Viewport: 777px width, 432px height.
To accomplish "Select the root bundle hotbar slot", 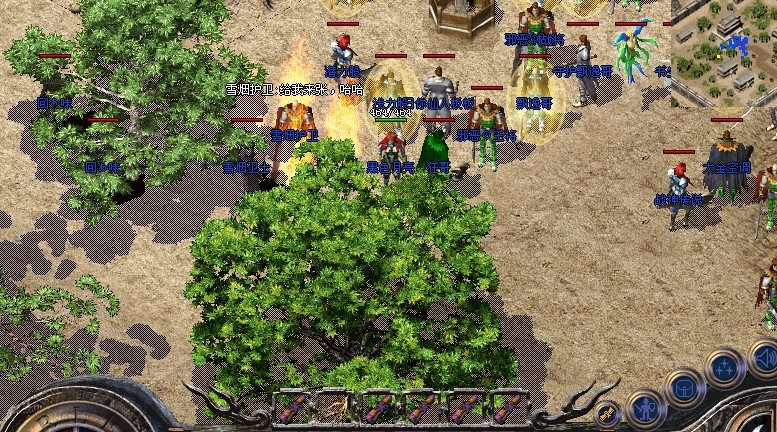I will pos(332,408).
